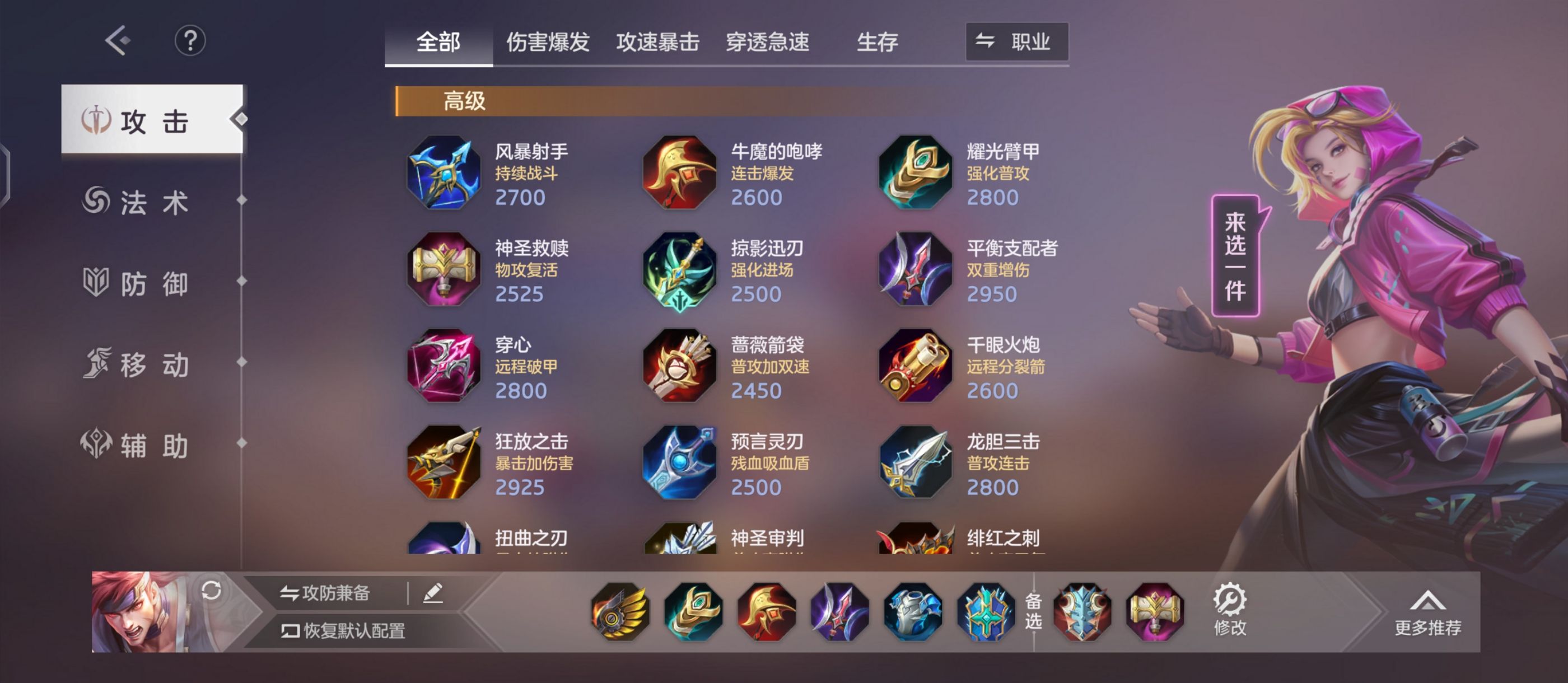Select the 神圣救赎 hammer item

point(443,270)
